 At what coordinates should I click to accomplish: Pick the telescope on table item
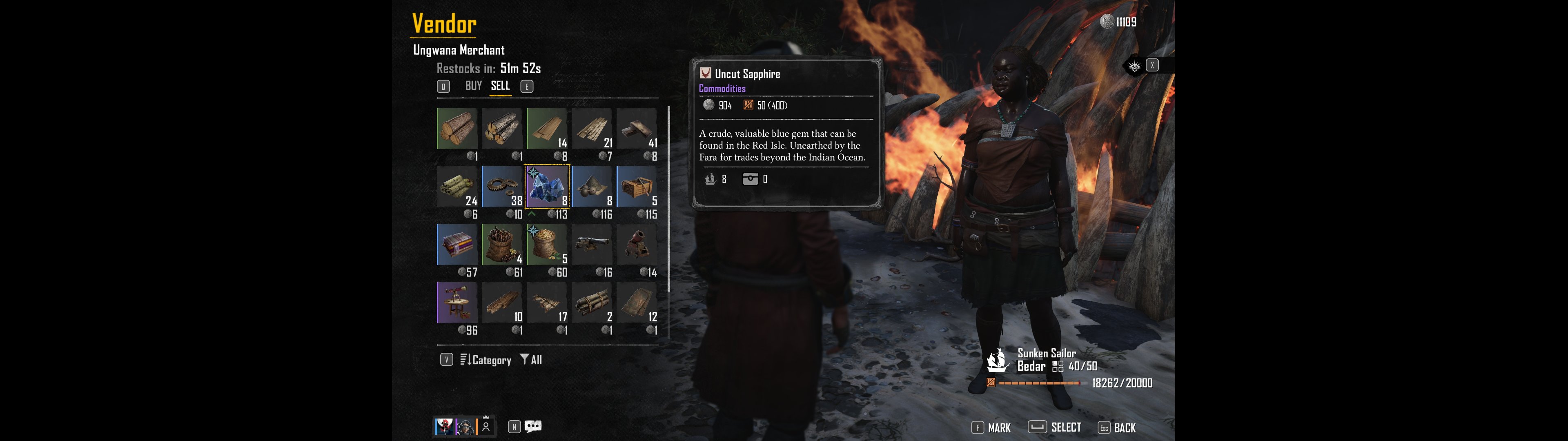(457, 302)
